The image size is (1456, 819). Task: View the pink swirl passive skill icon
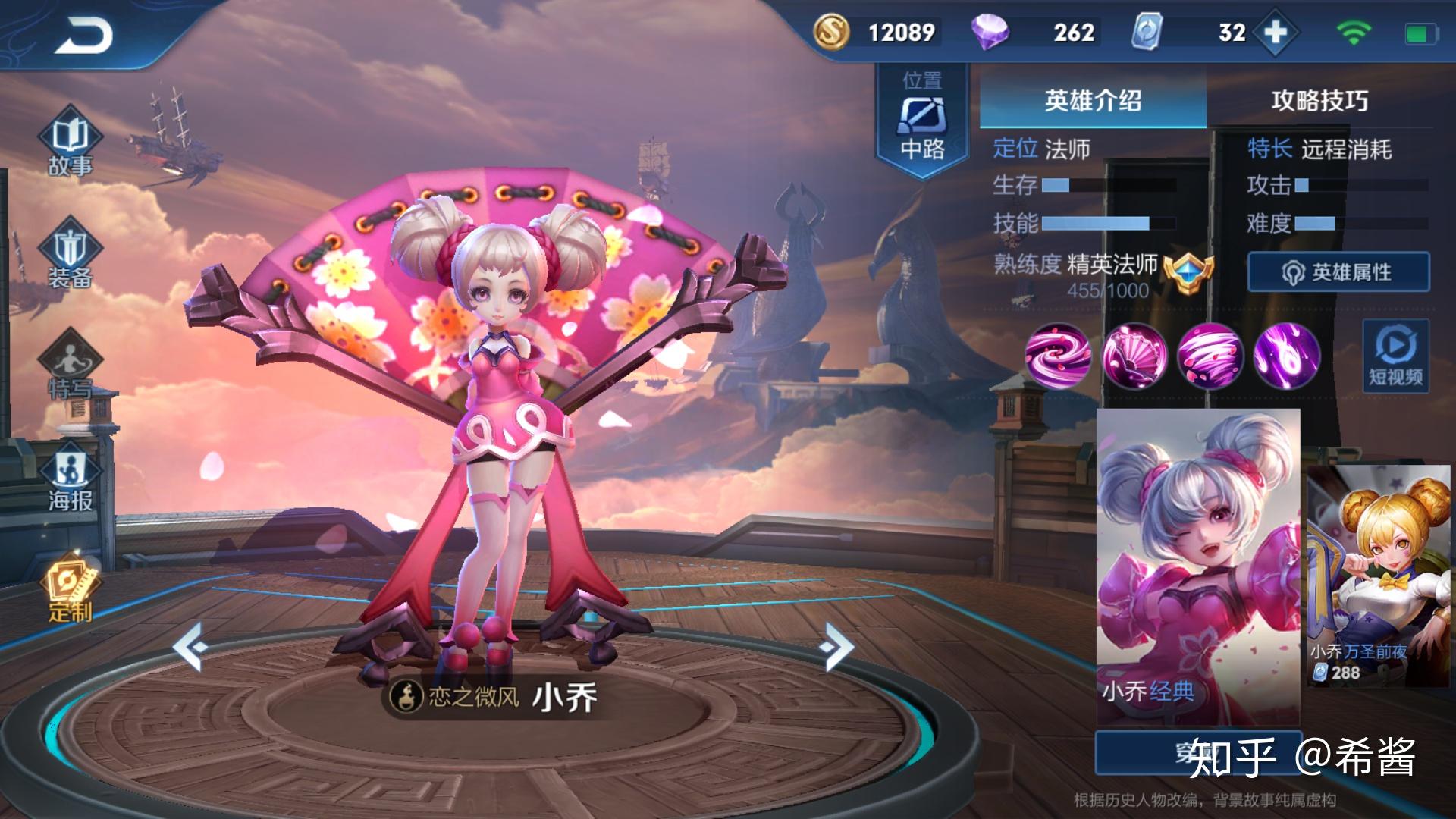pyautogui.click(x=1058, y=356)
